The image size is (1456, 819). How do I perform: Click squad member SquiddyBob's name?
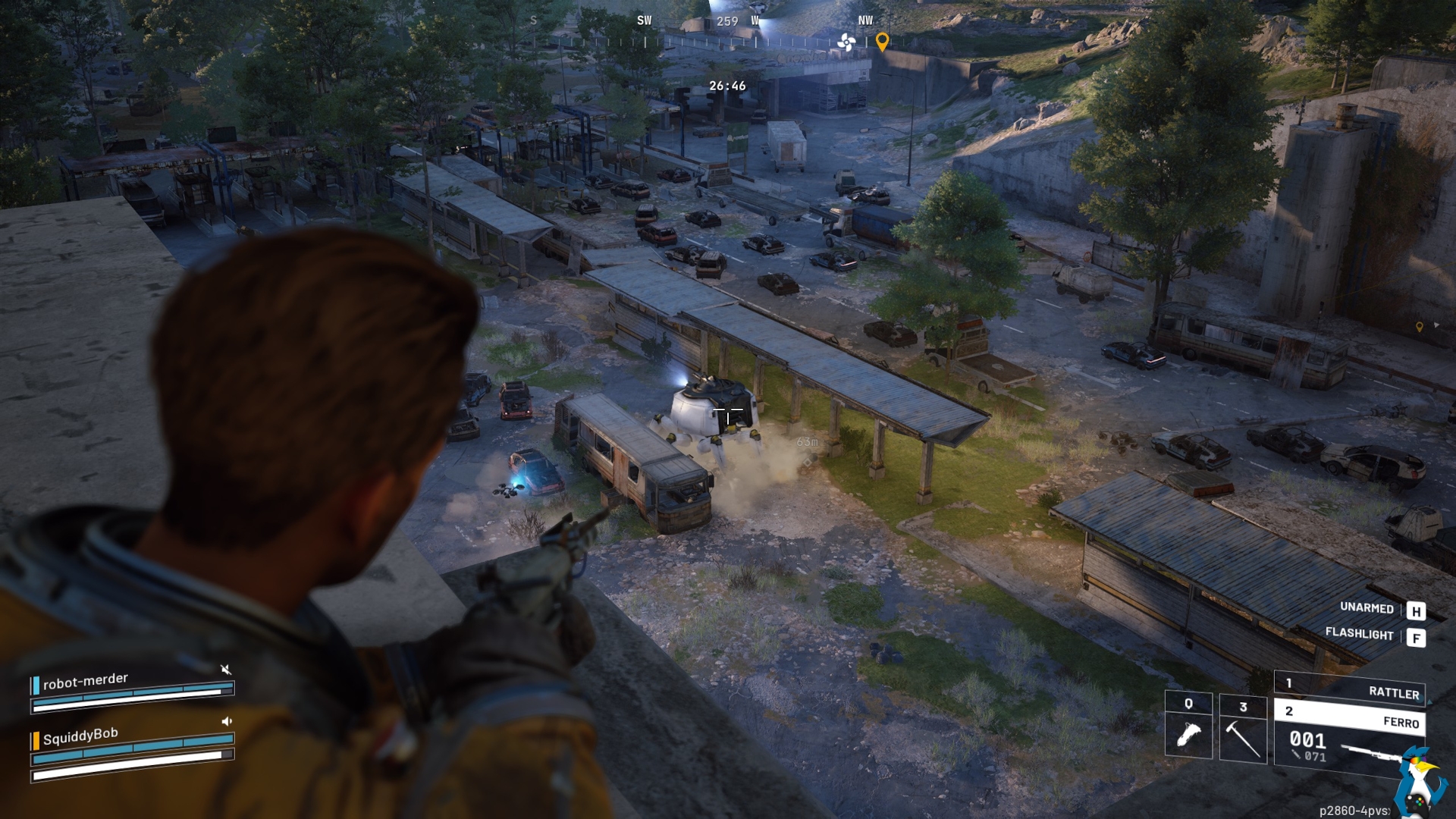click(x=80, y=736)
